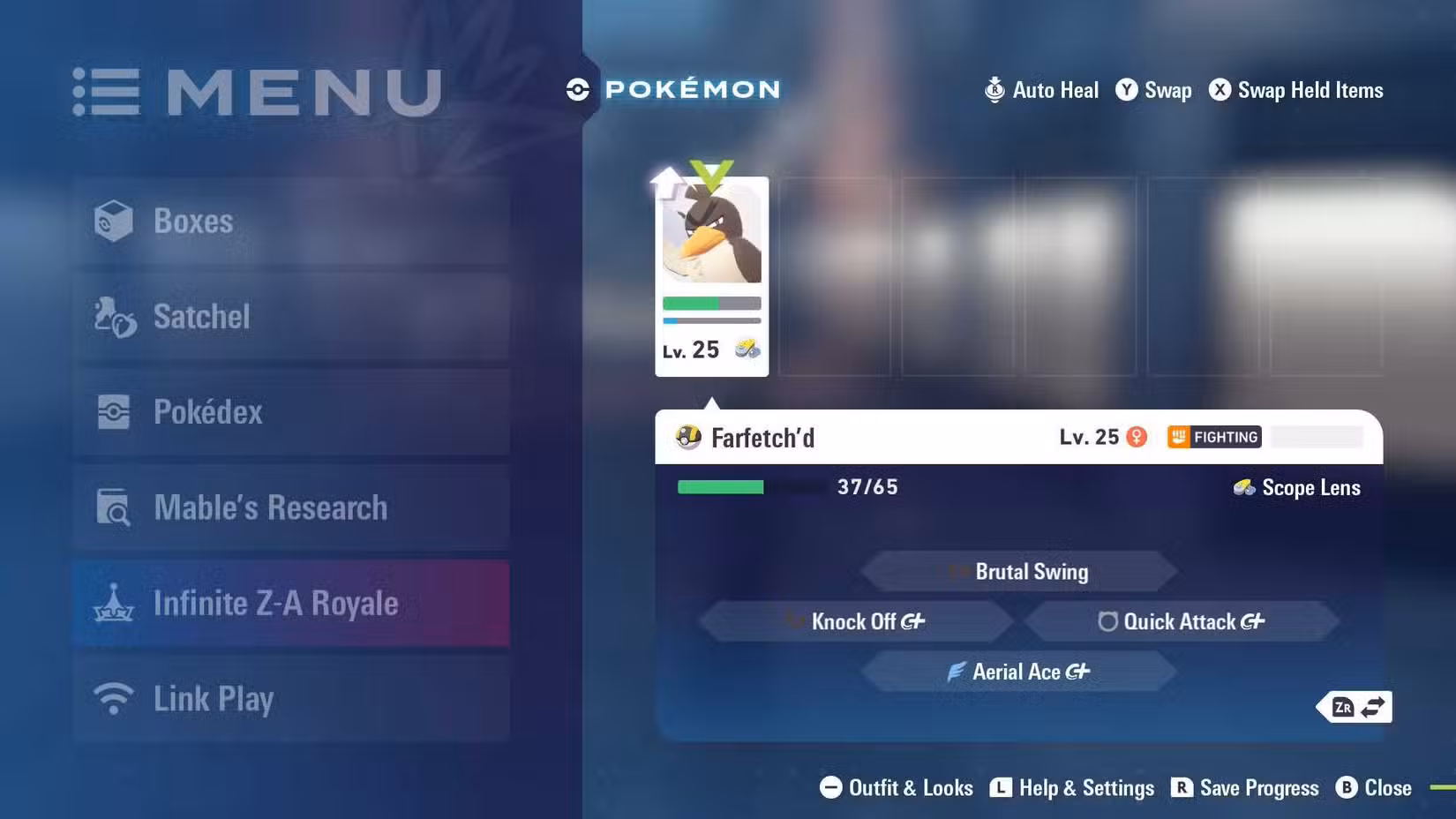Select the Infinite Z-A Royale crown icon

click(113, 604)
